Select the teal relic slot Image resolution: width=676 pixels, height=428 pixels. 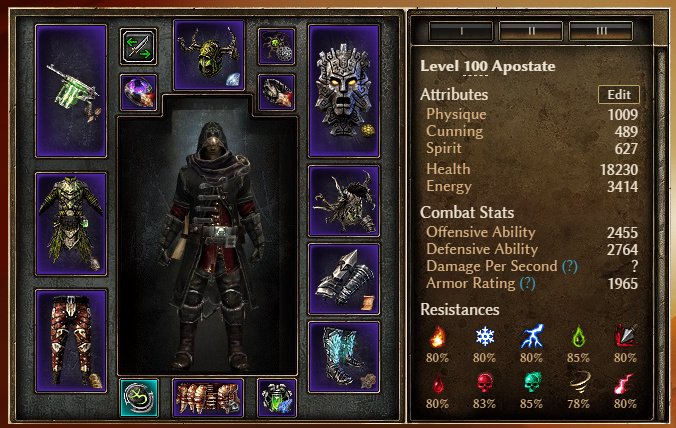click(138, 397)
